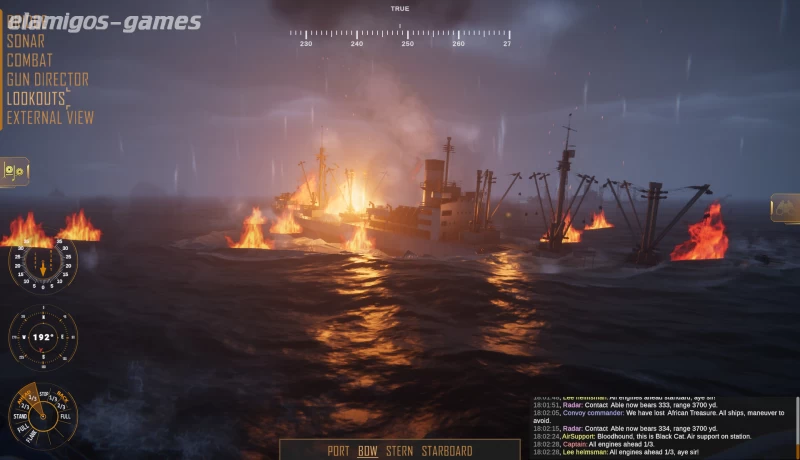
Task: Order Flank speed on engine telegraph
Action: point(33,437)
